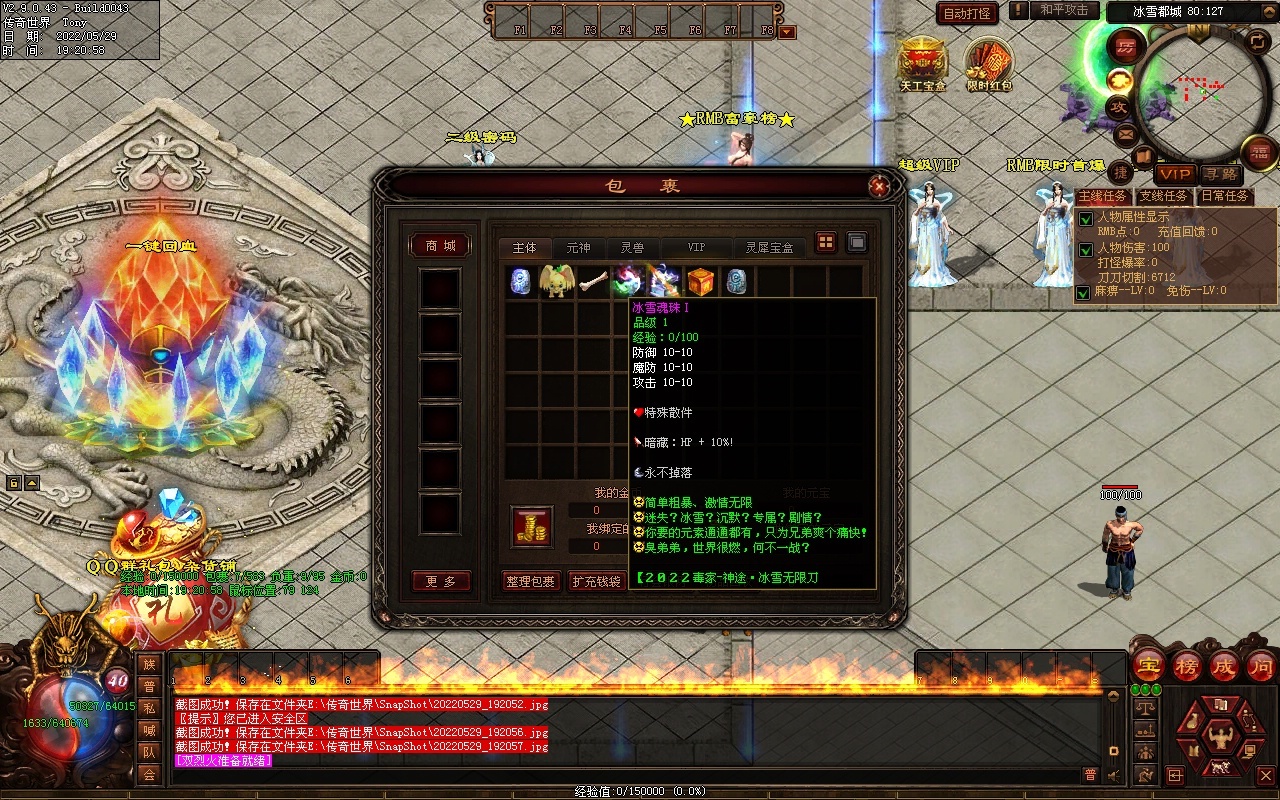
Task: Click the 更多 button
Action: (x=441, y=582)
